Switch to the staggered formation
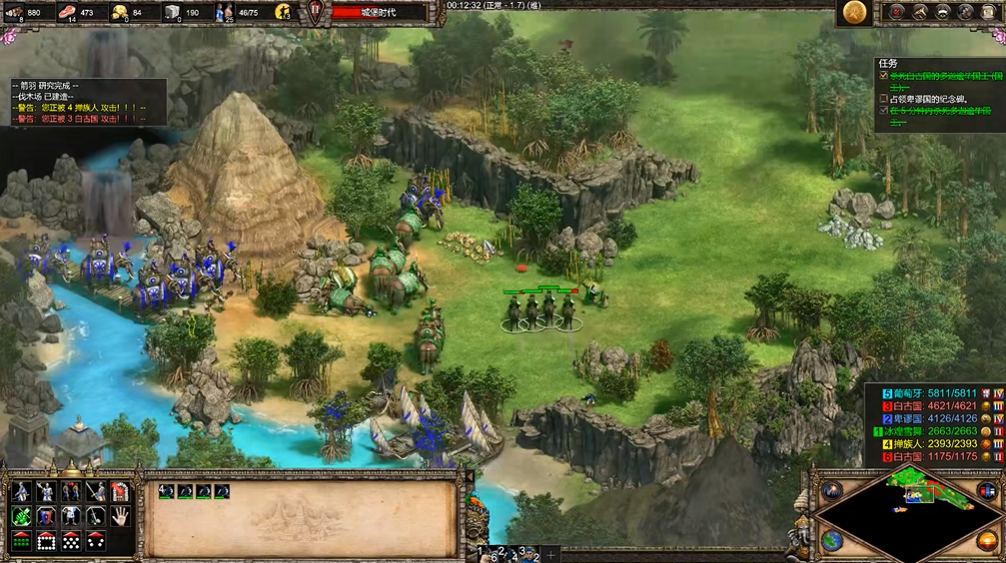Viewport: 1006px width, 563px height. 71,541
